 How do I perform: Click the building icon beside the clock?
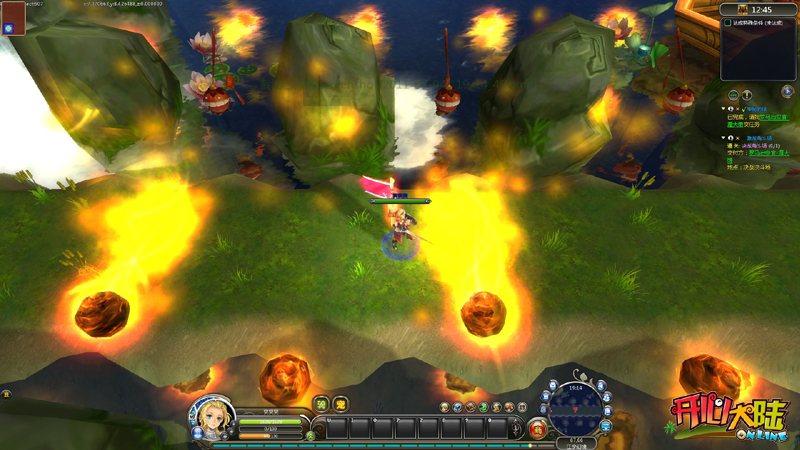click(x=742, y=9)
